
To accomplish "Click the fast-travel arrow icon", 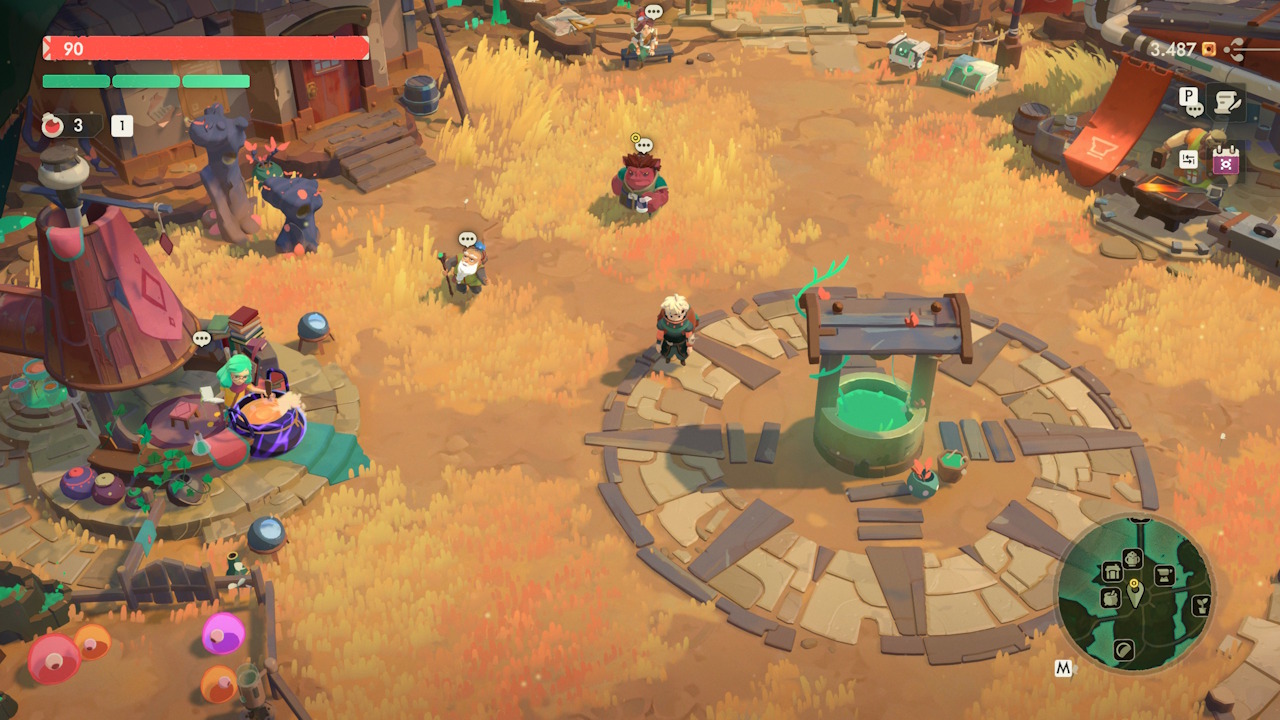I will (1189, 158).
